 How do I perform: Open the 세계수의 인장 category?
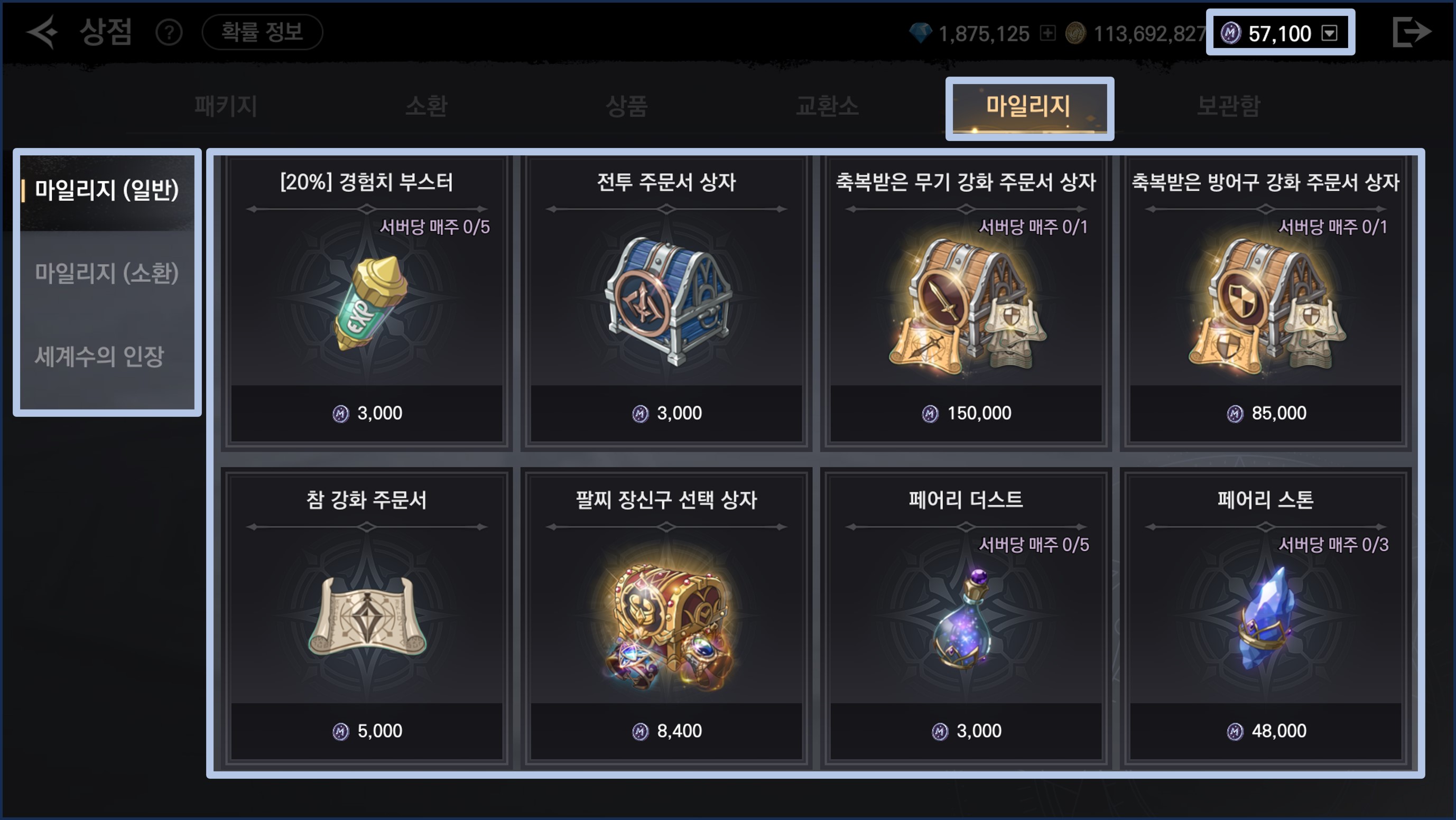[x=99, y=357]
